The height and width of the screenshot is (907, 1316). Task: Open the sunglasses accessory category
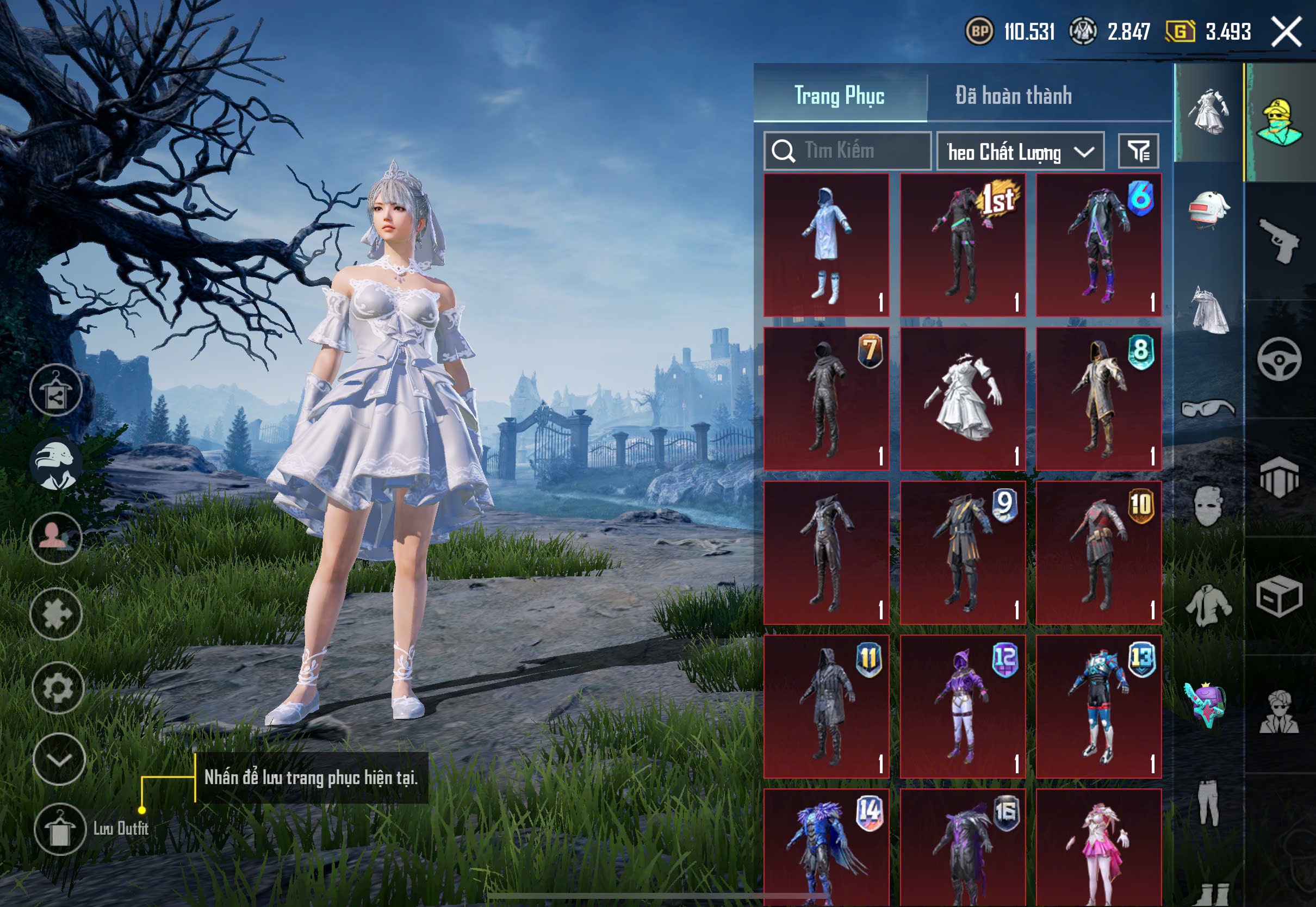[1209, 408]
